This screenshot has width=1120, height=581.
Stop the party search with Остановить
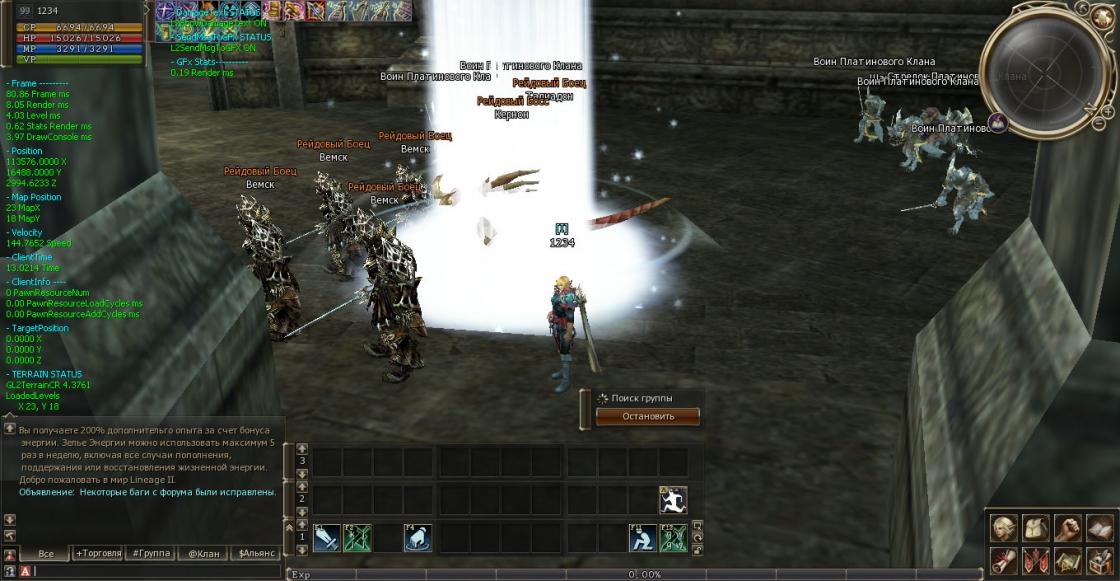coord(648,416)
